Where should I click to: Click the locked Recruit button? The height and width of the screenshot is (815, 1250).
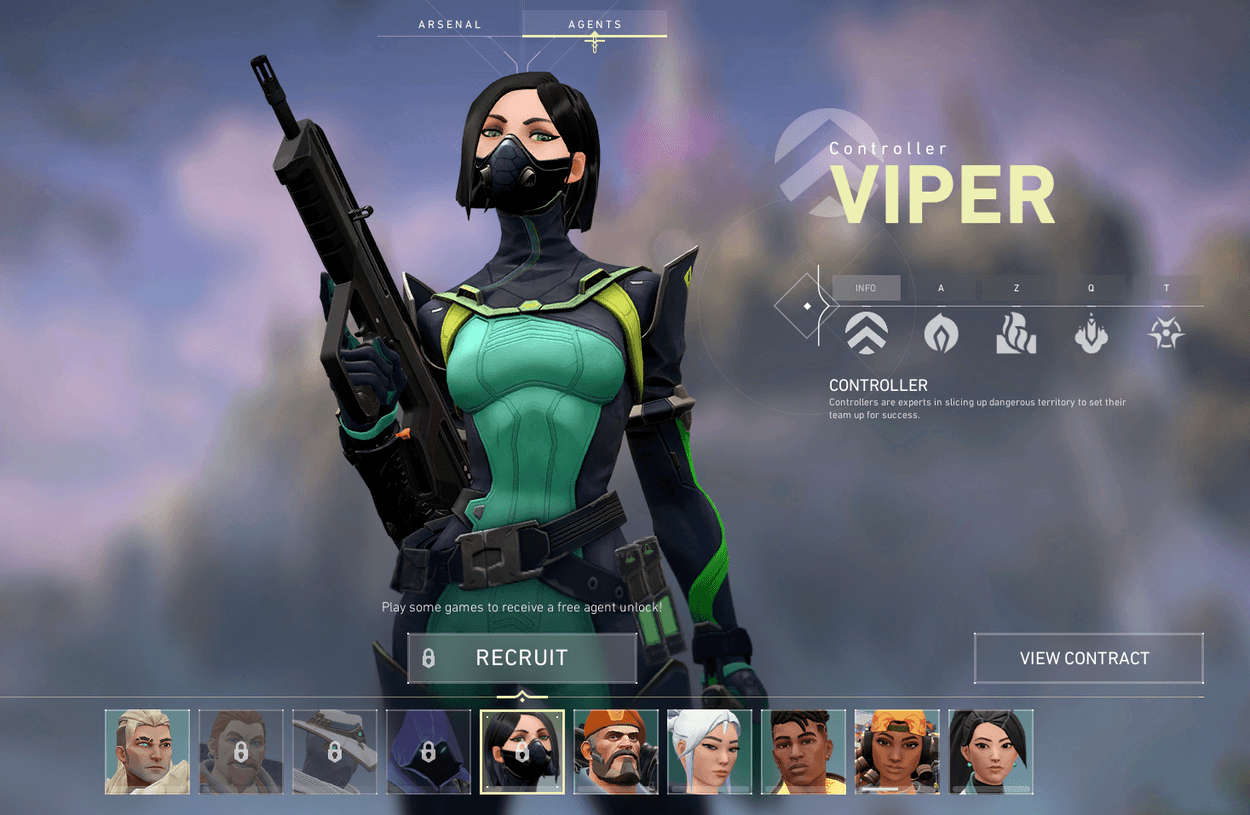click(522, 658)
